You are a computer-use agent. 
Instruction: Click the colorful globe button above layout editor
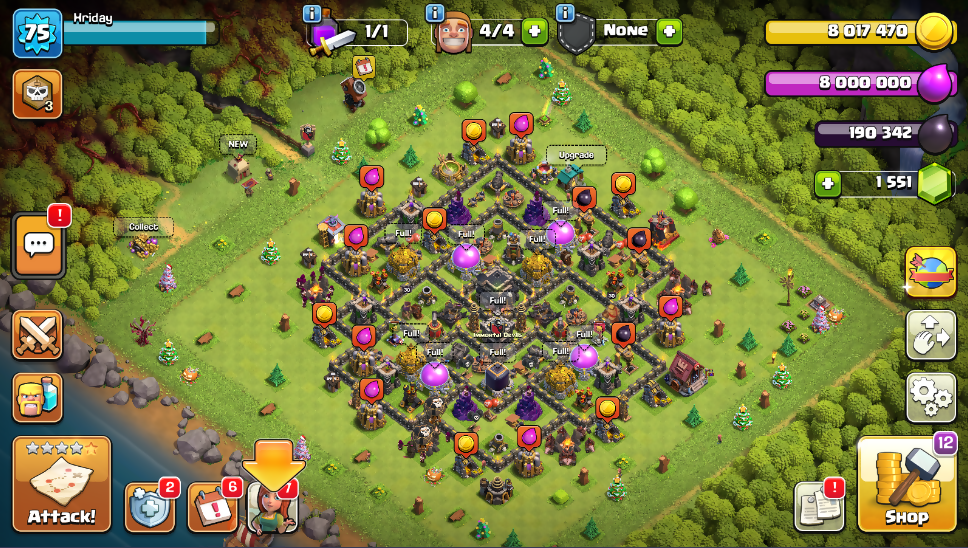coord(930,272)
